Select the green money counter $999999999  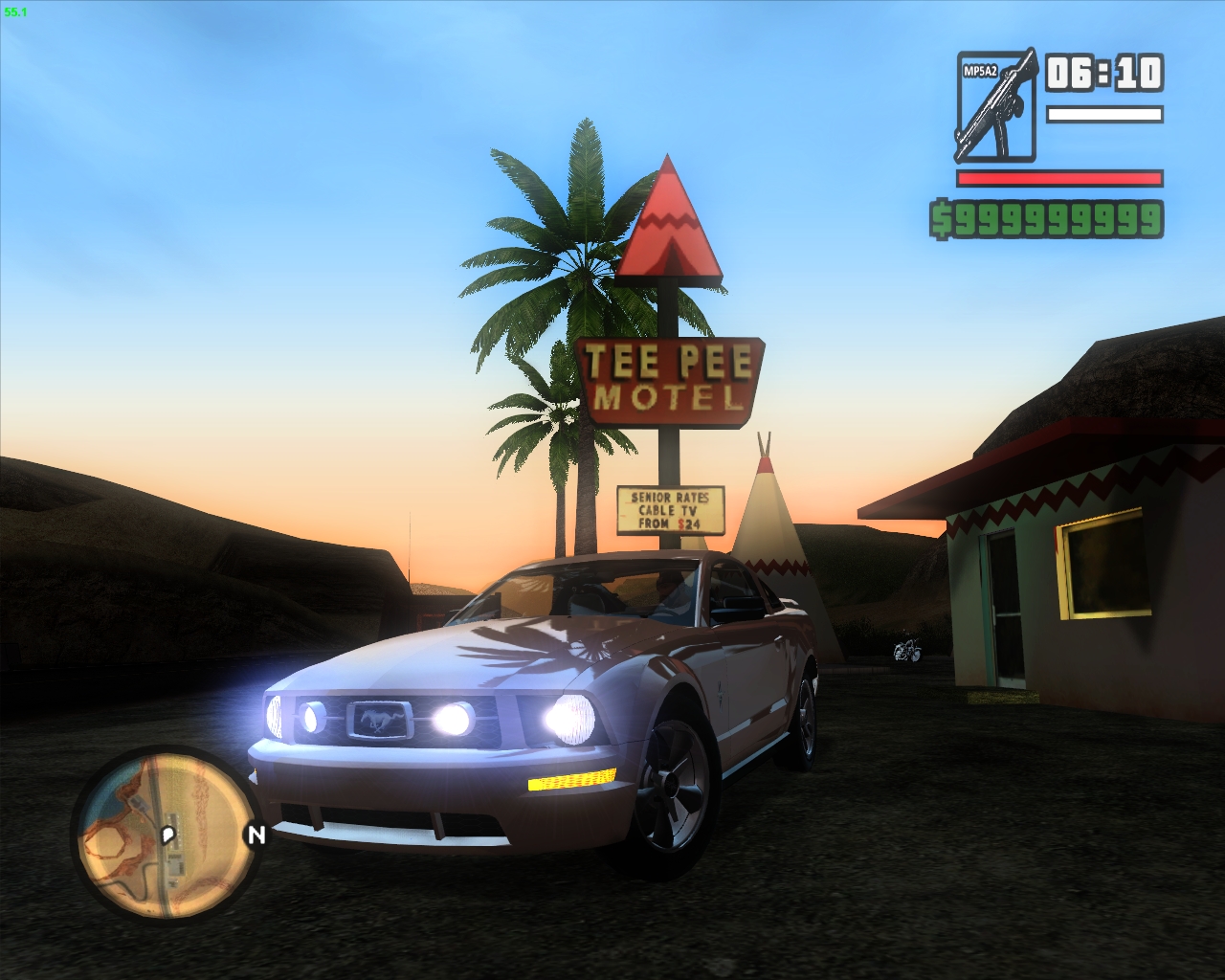click(x=1046, y=220)
